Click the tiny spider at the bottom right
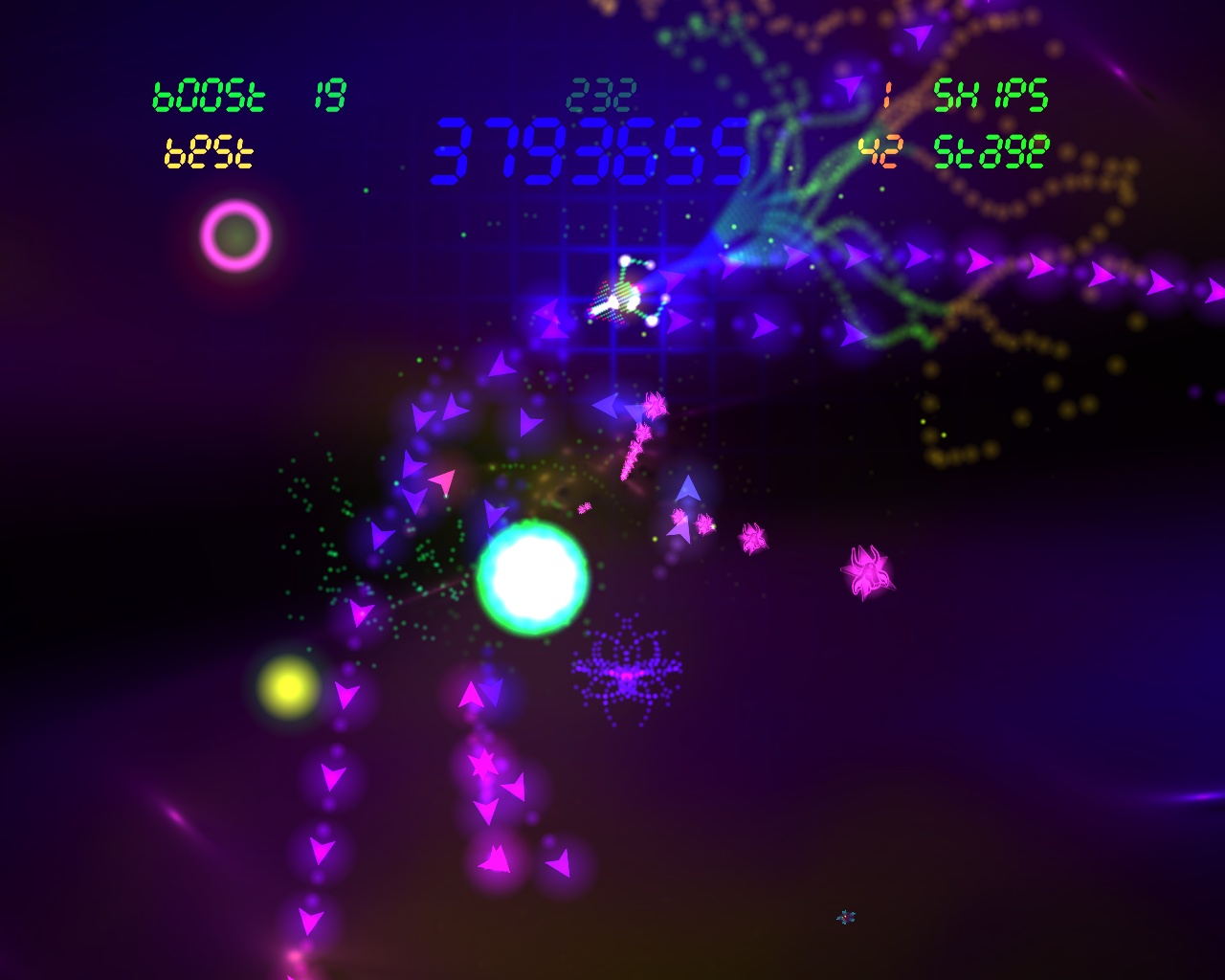 844,916
